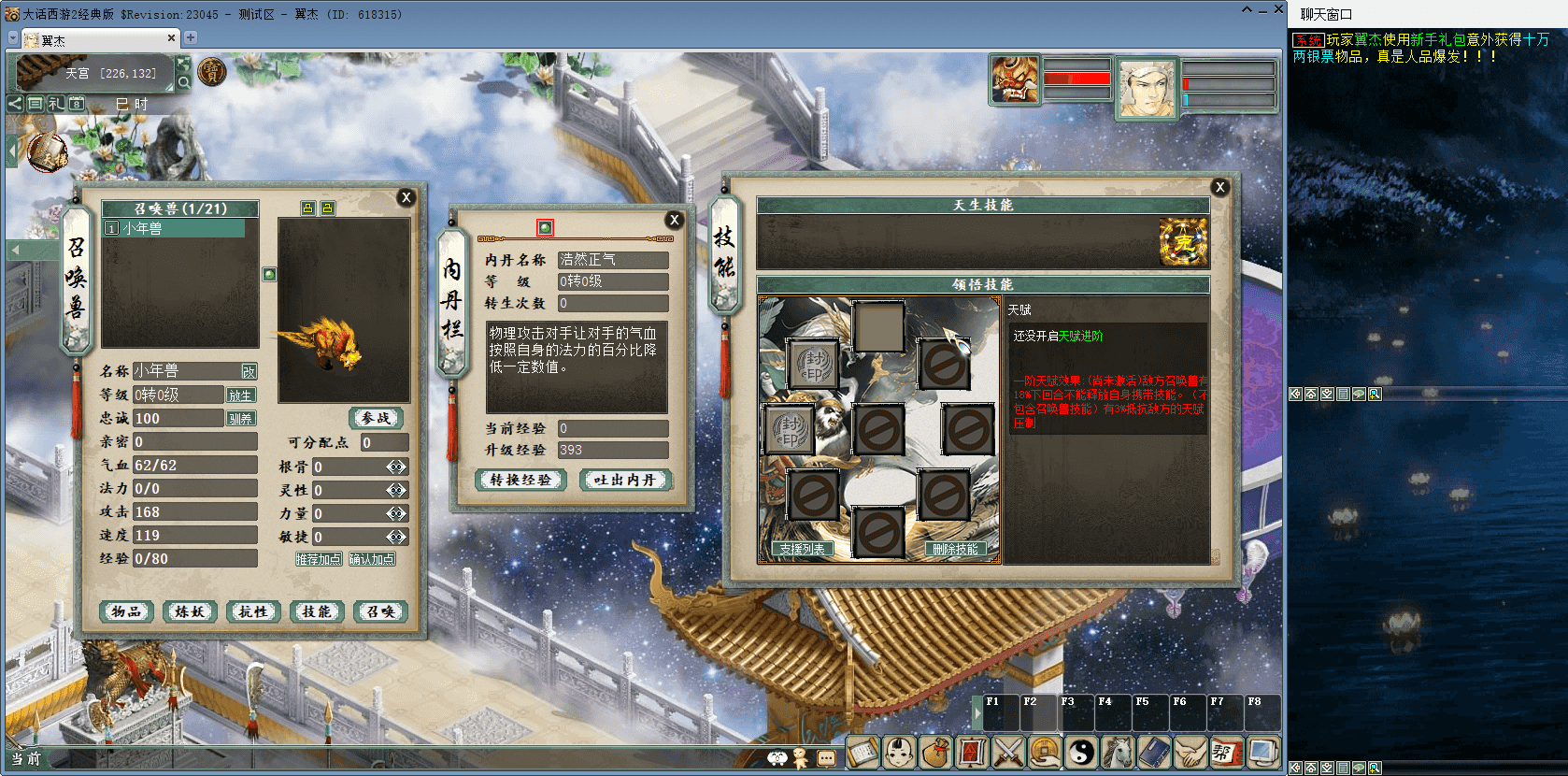Open the 炼妖 refining button
Screen dimensions: 1568x776
pyautogui.click(x=190, y=611)
